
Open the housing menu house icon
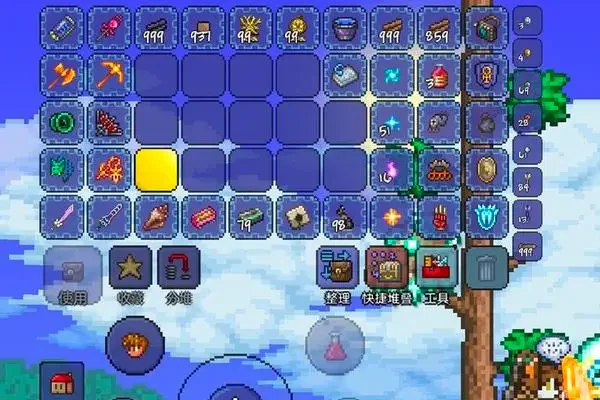point(64,385)
